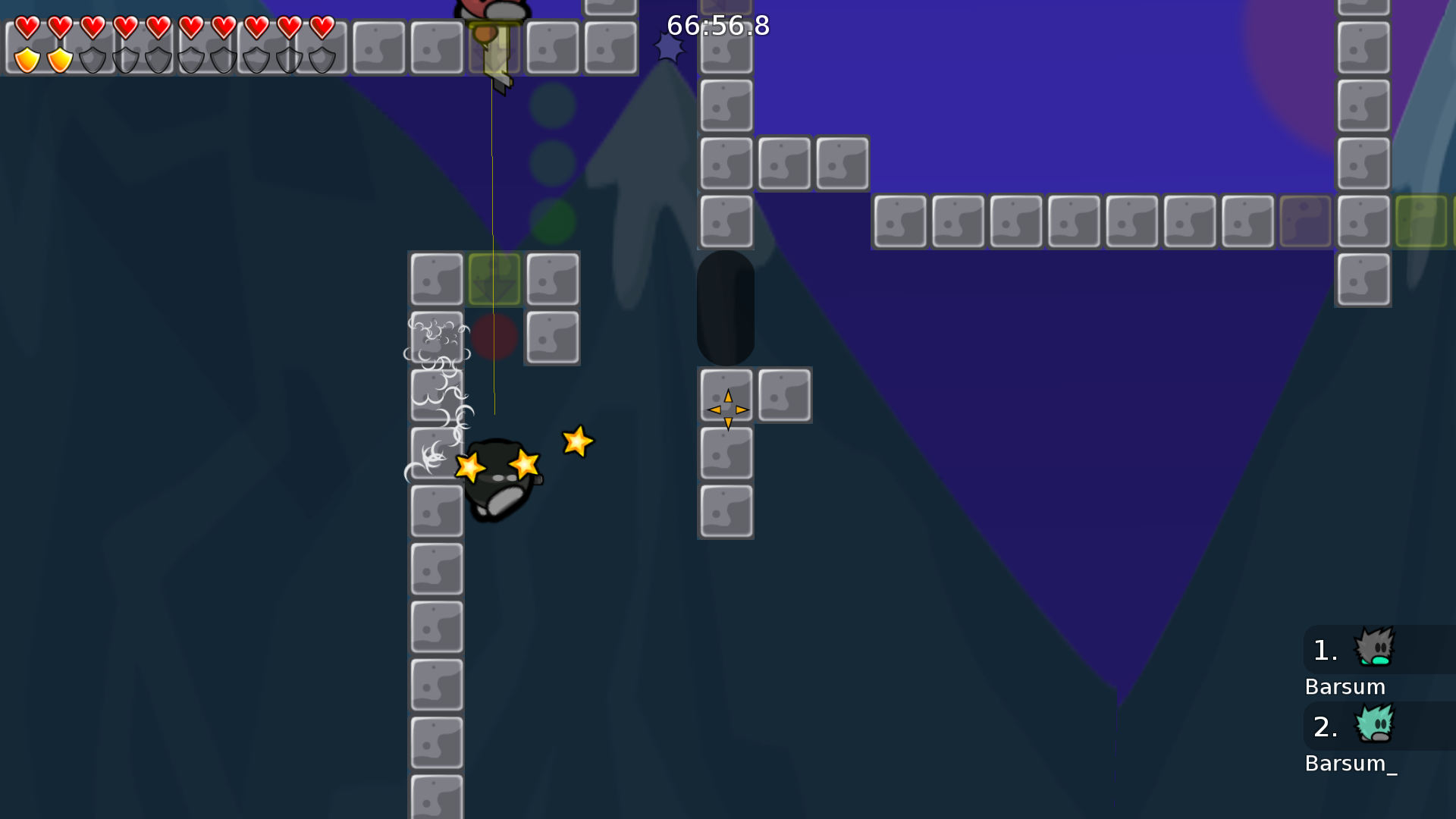Click the red circle orb near the blocks
The height and width of the screenshot is (819, 1456).
(x=494, y=337)
